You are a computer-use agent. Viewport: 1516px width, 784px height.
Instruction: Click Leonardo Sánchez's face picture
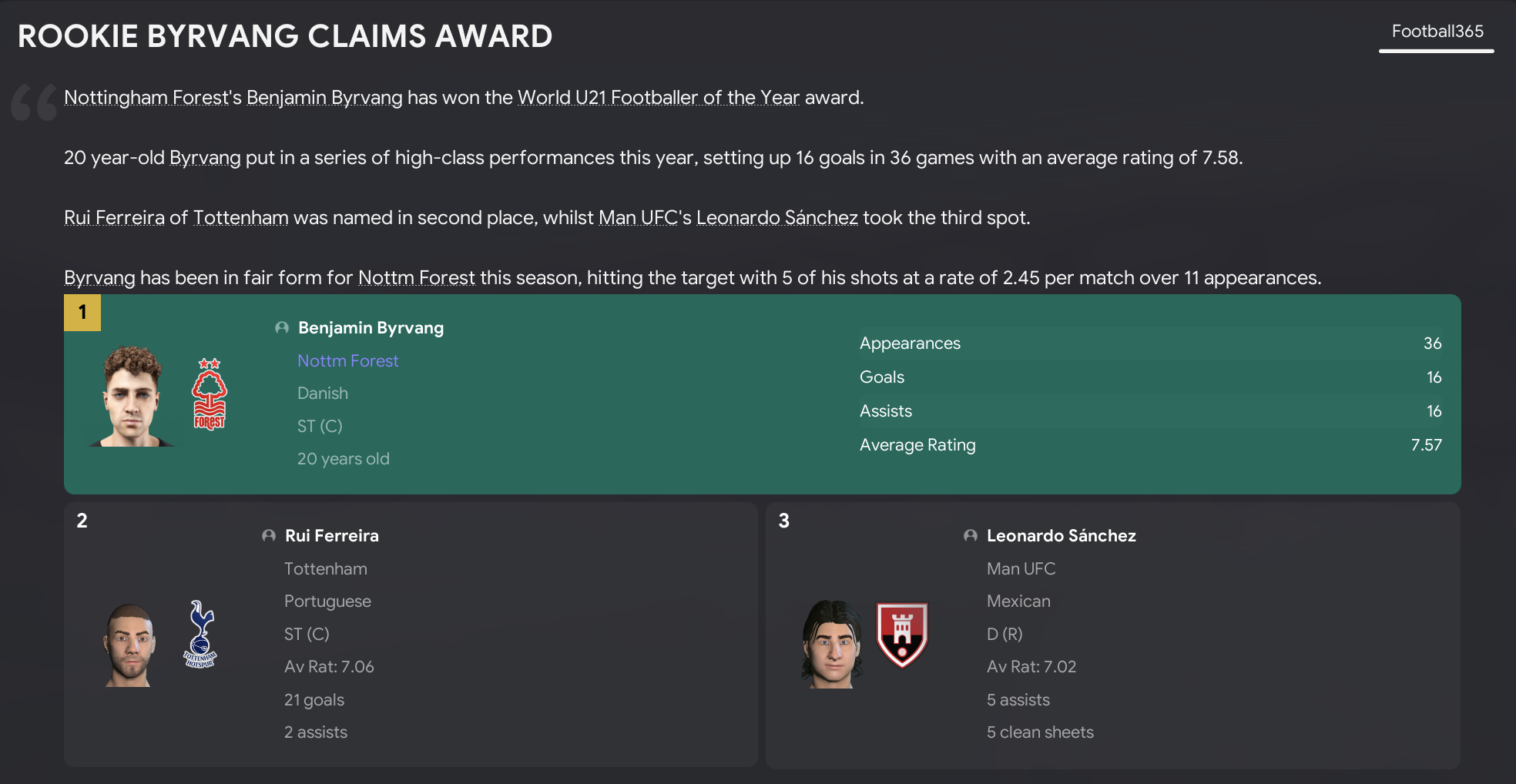tap(832, 643)
